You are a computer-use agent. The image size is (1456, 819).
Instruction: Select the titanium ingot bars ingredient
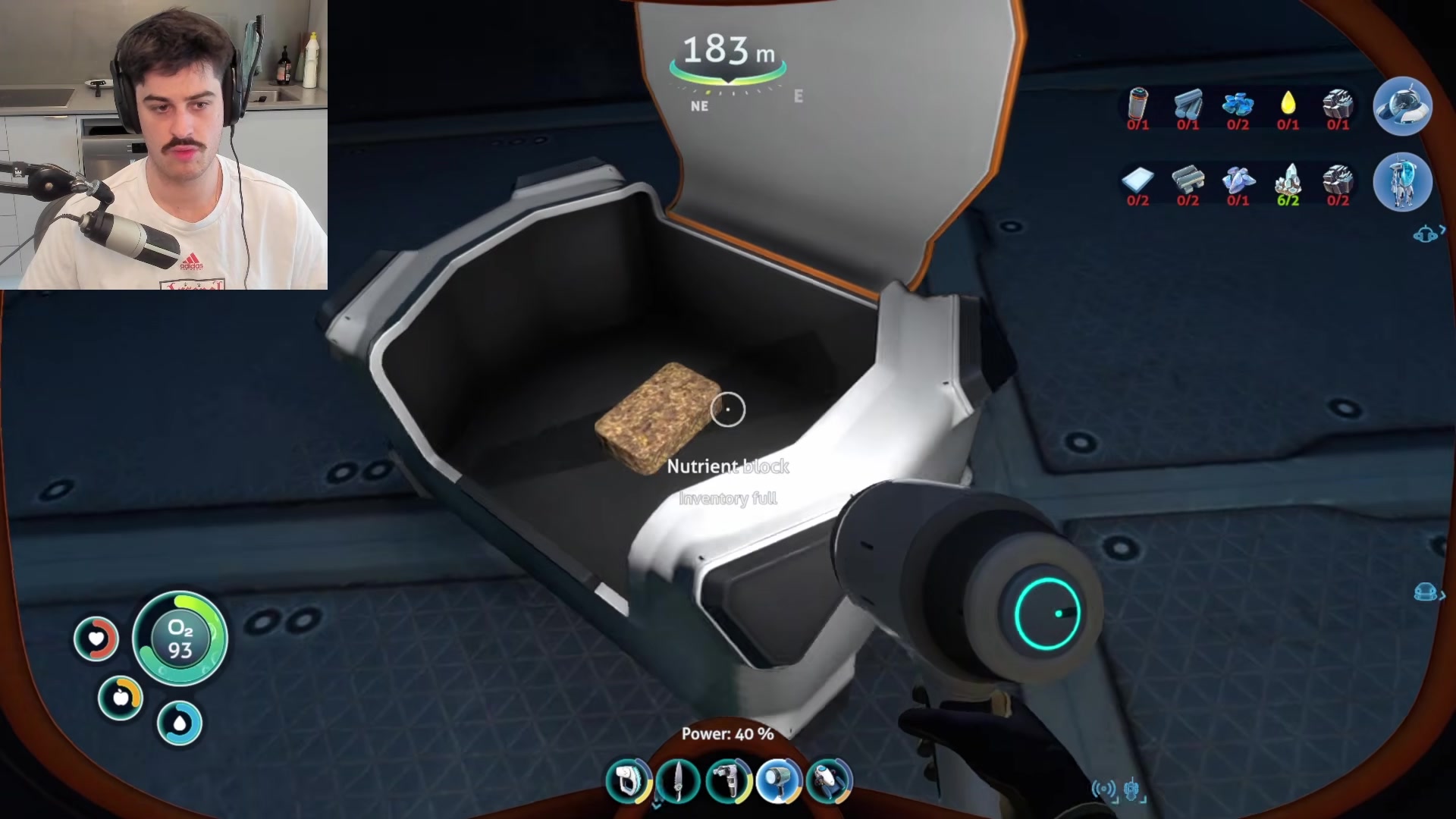click(x=1188, y=104)
